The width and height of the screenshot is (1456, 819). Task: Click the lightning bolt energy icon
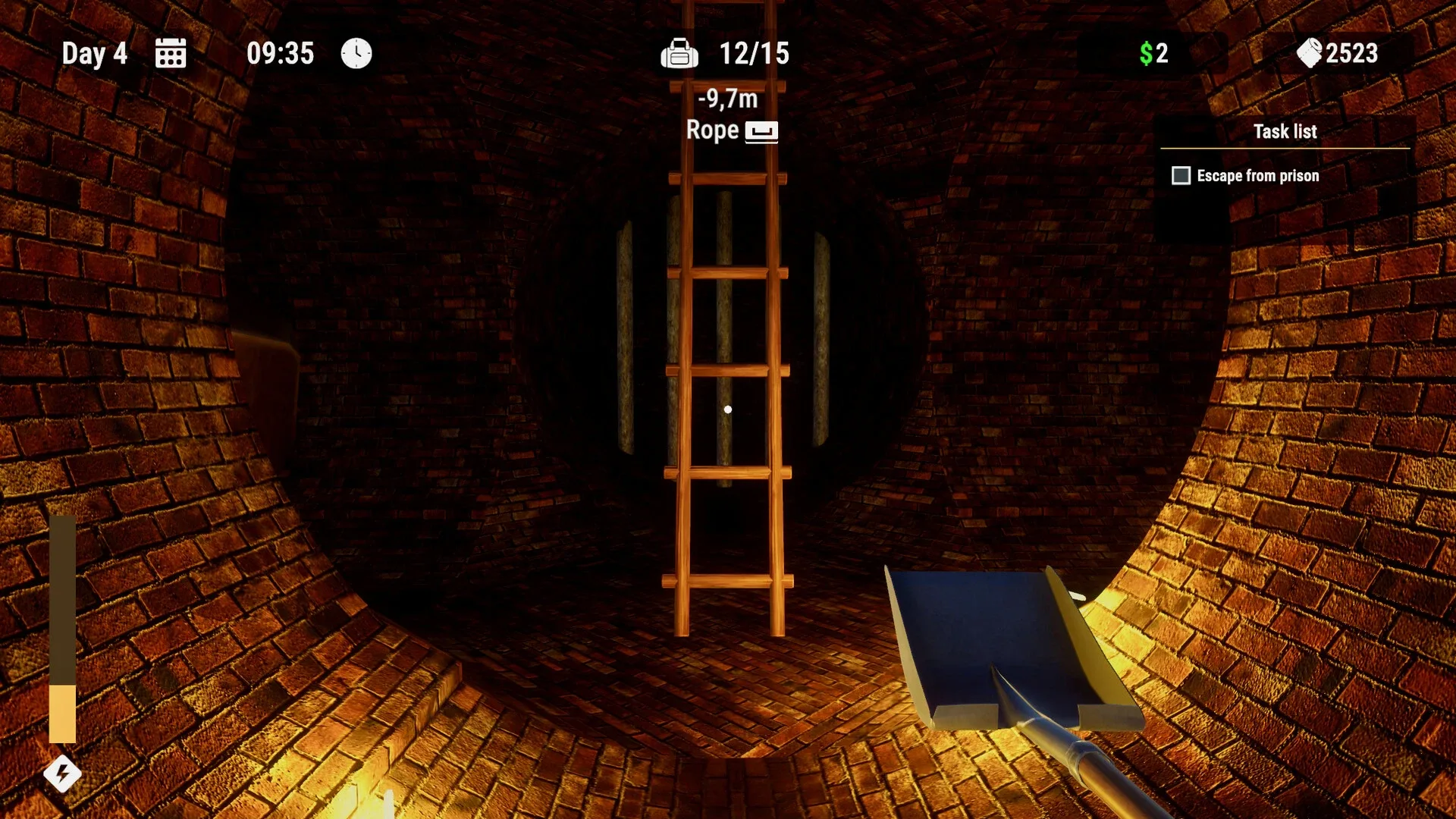(64, 774)
